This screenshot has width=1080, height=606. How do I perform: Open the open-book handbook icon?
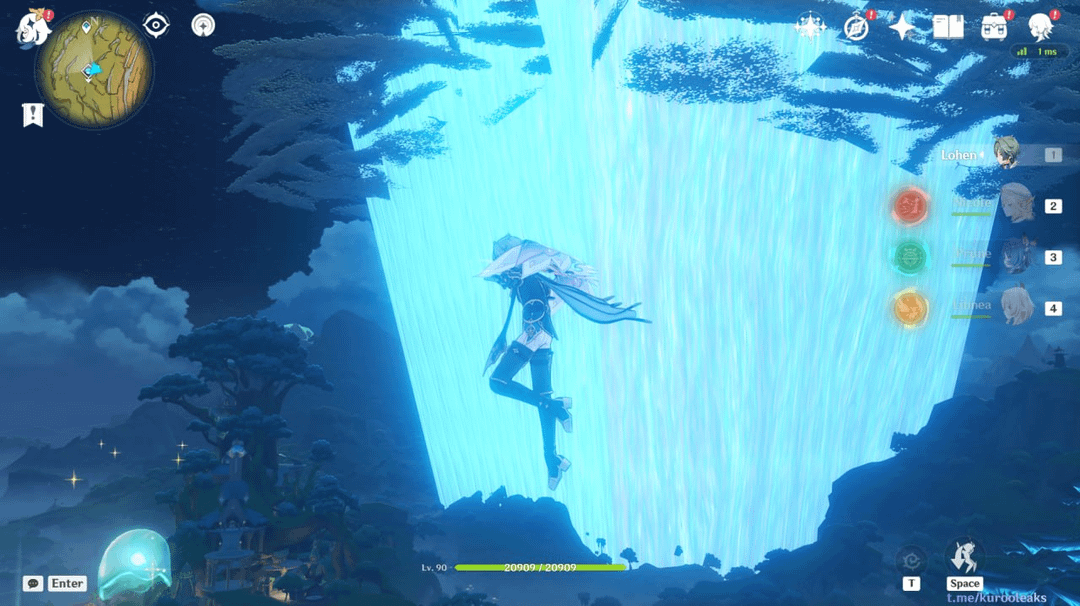(948, 27)
